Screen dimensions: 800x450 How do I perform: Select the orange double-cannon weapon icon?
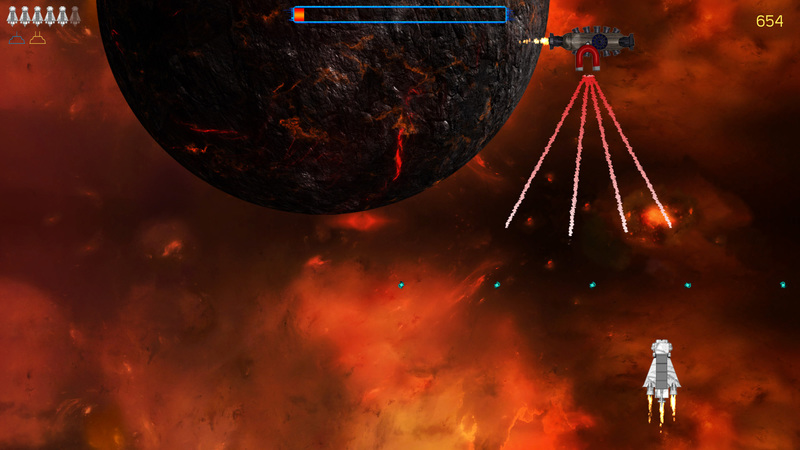tap(37, 39)
